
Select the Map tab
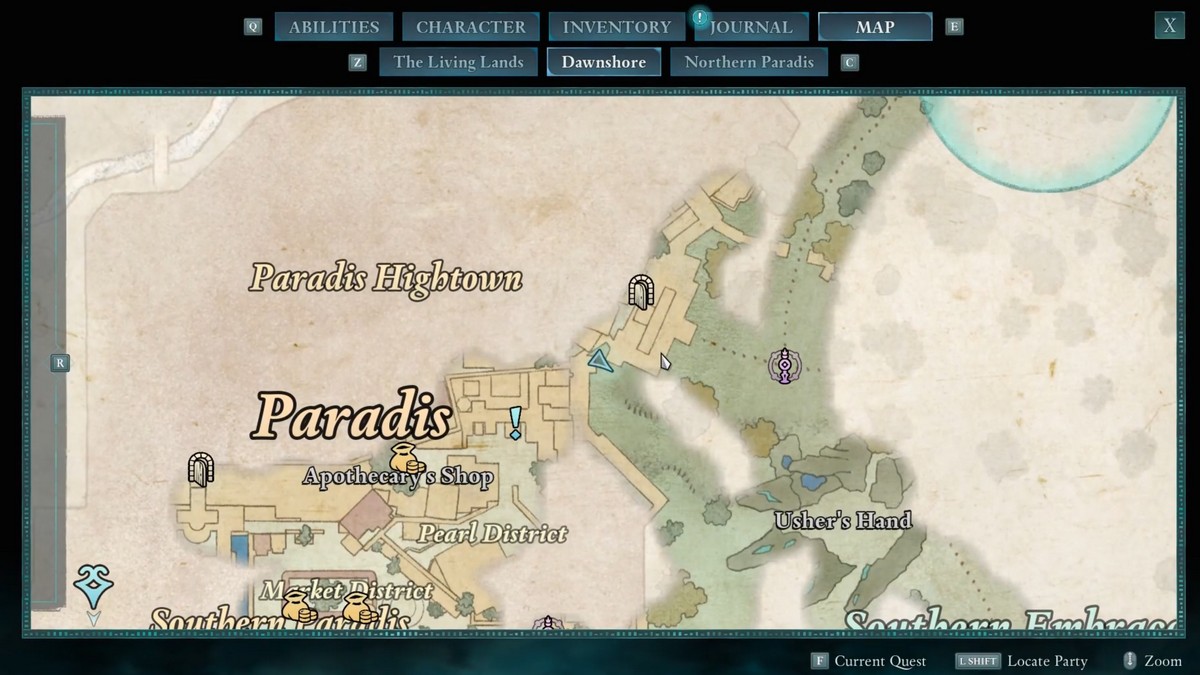(875, 27)
